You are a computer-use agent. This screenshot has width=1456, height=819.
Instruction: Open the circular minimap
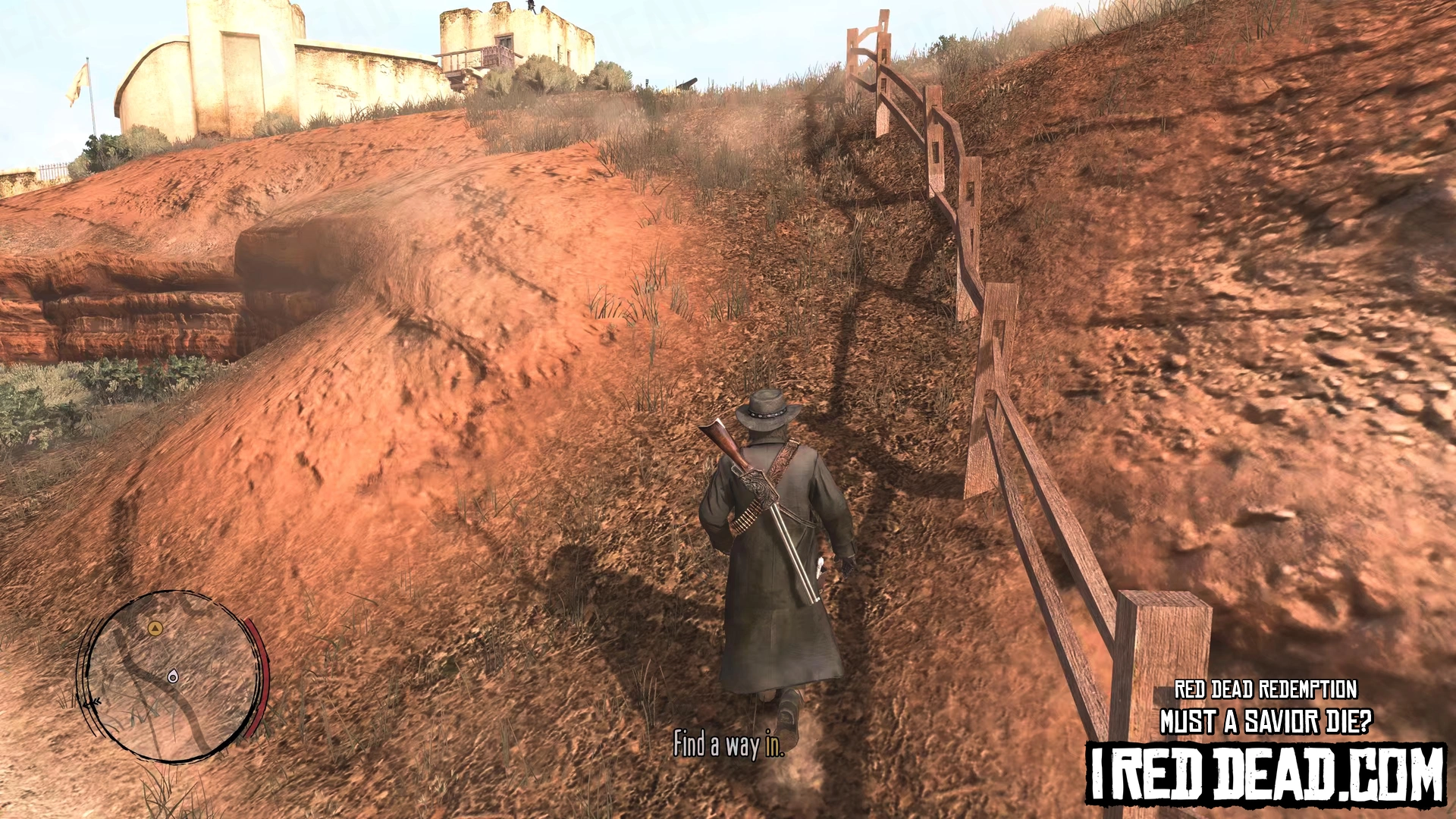coord(171,676)
